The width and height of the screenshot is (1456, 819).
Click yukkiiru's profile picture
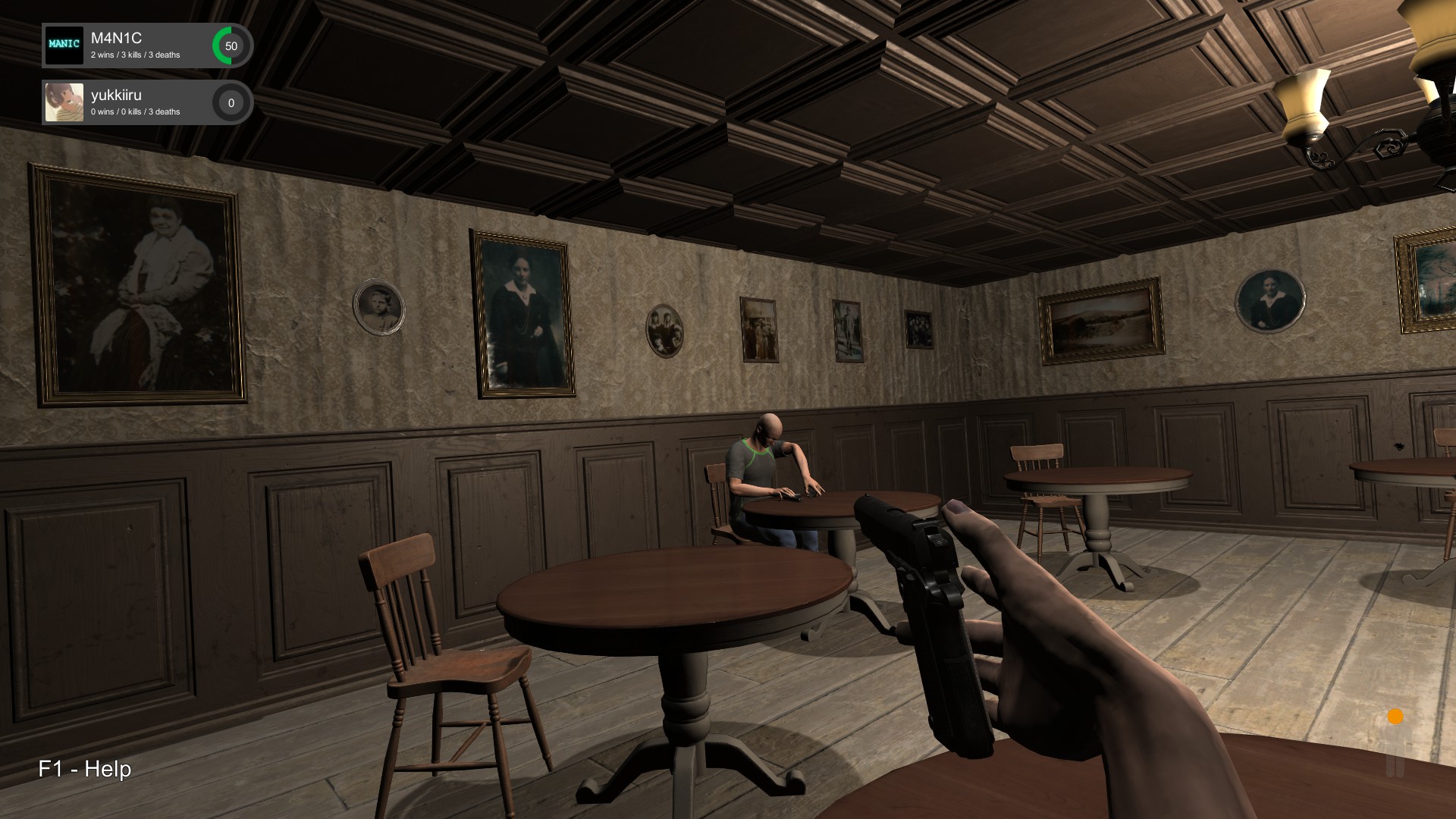(x=64, y=102)
